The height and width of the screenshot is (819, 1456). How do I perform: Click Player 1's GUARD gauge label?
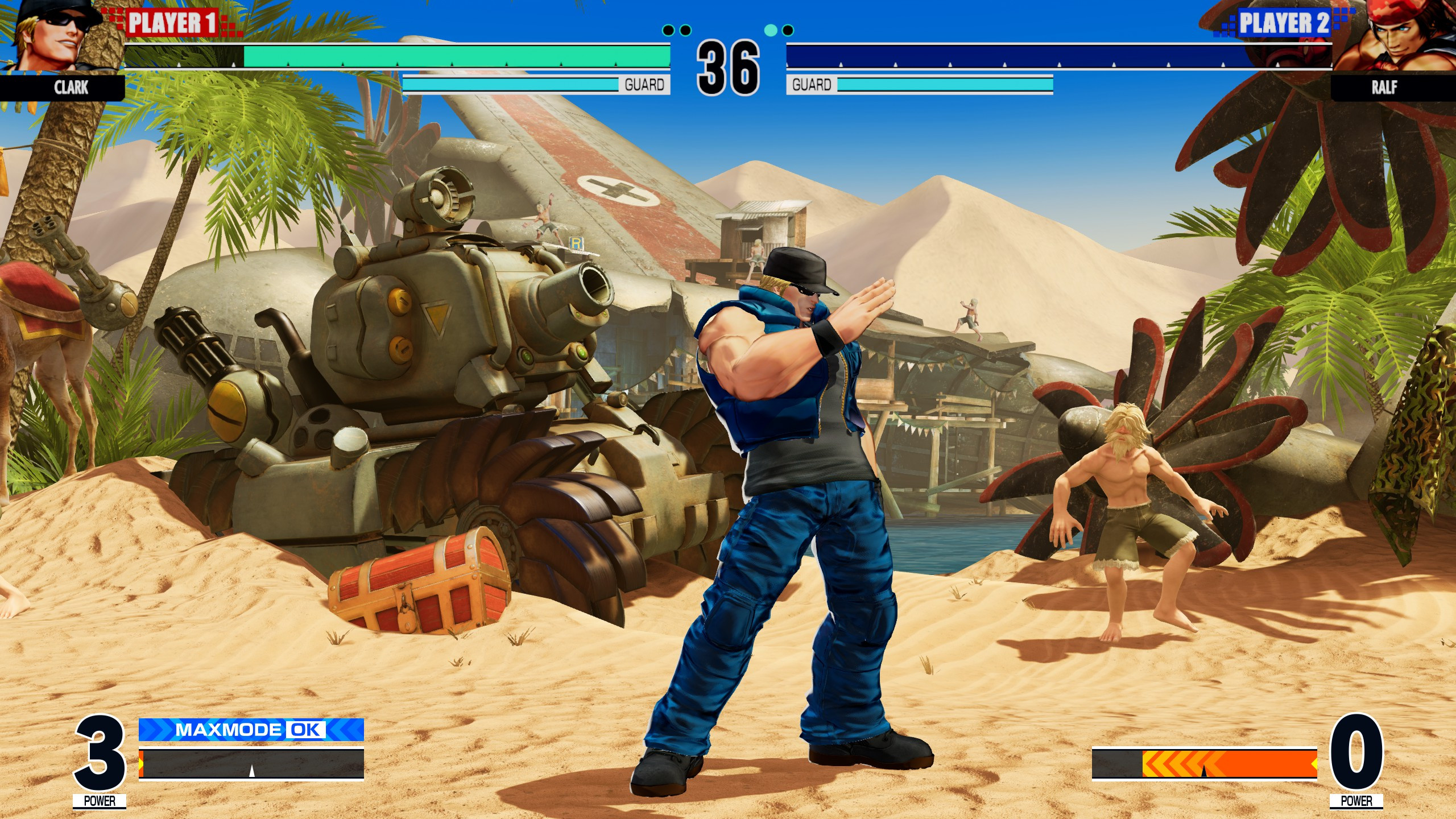(645, 84)
